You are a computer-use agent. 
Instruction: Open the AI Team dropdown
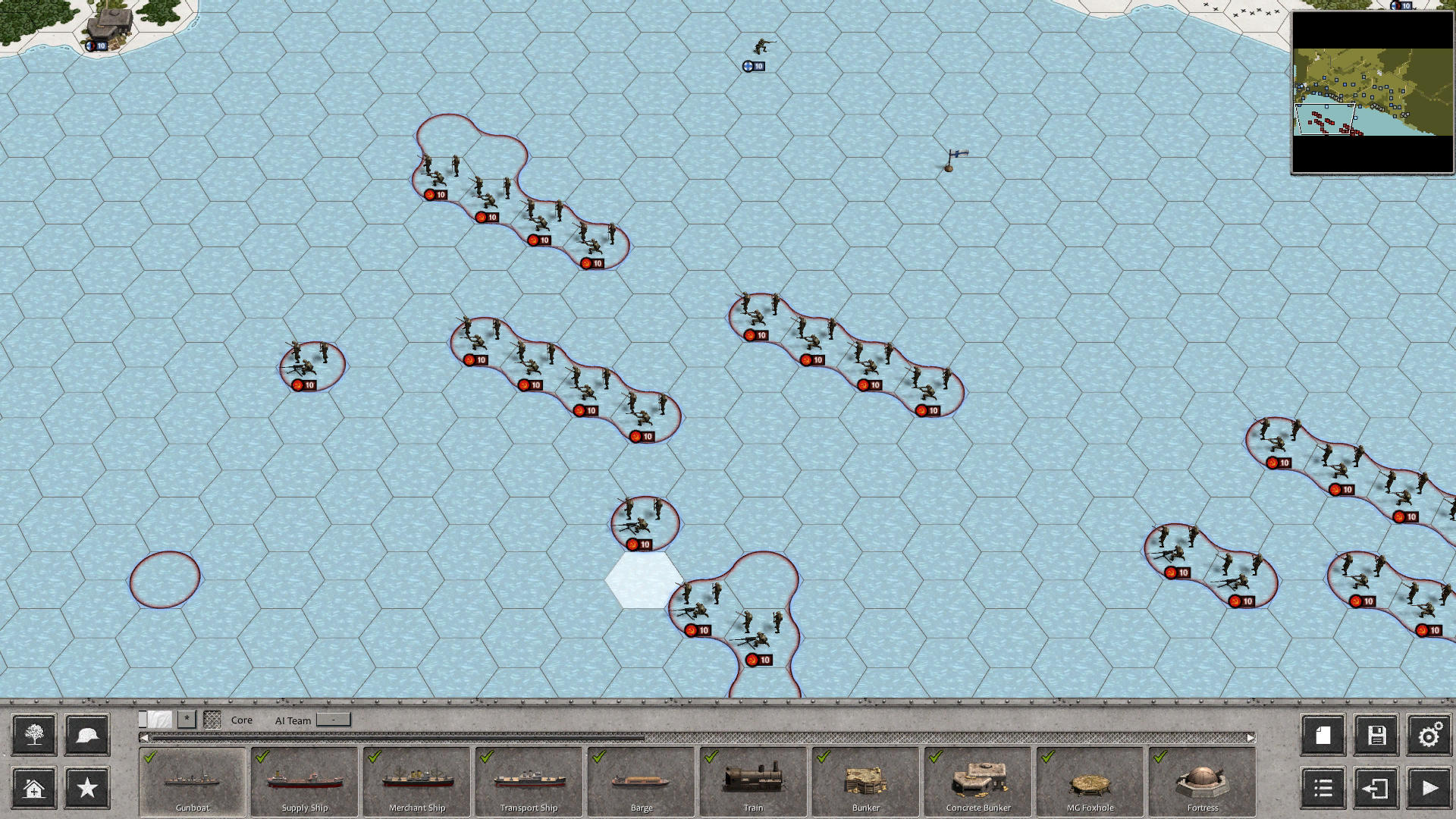click(x=331, y=720)
